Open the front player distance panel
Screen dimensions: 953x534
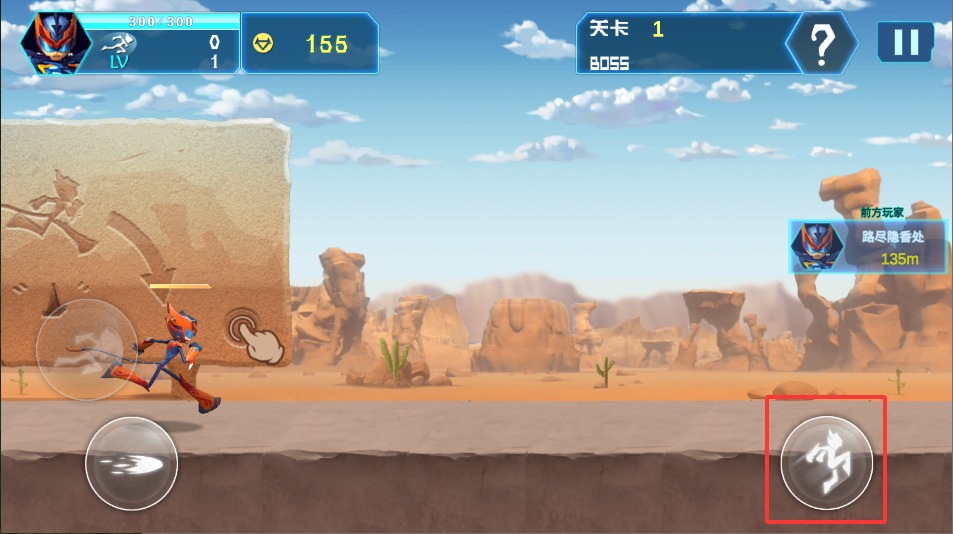click(x=867, y=247)
